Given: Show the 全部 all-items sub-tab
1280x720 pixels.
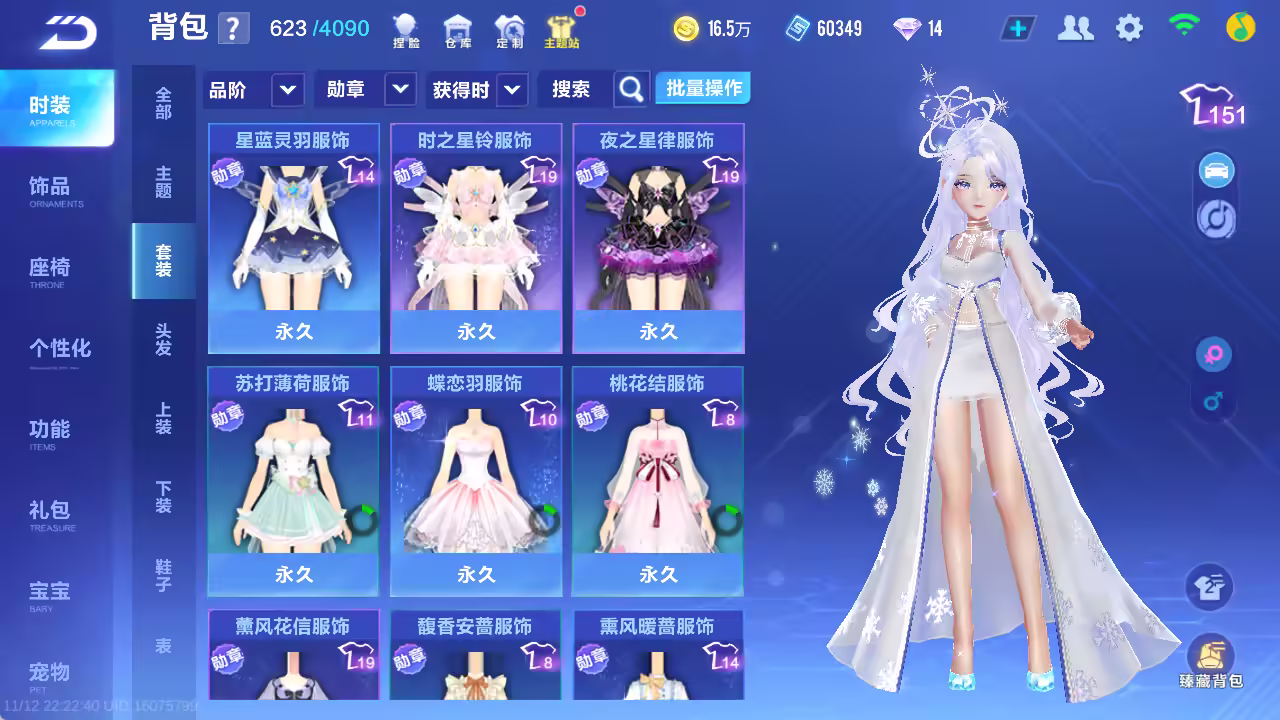Looking at the screenshot, I should pos(163,103).
